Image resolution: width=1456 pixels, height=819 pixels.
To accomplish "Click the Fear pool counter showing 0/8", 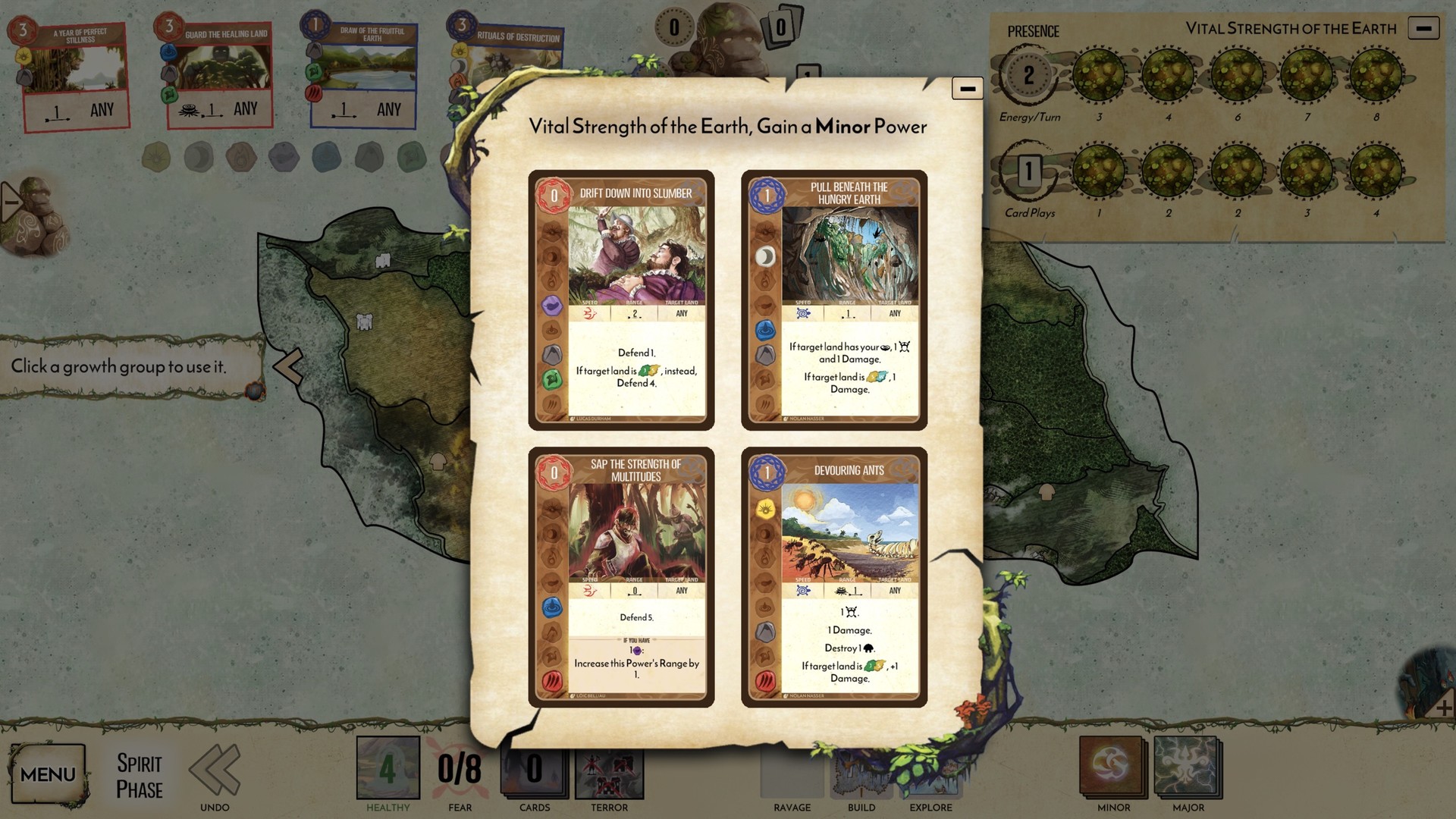I will click(460, 767).
